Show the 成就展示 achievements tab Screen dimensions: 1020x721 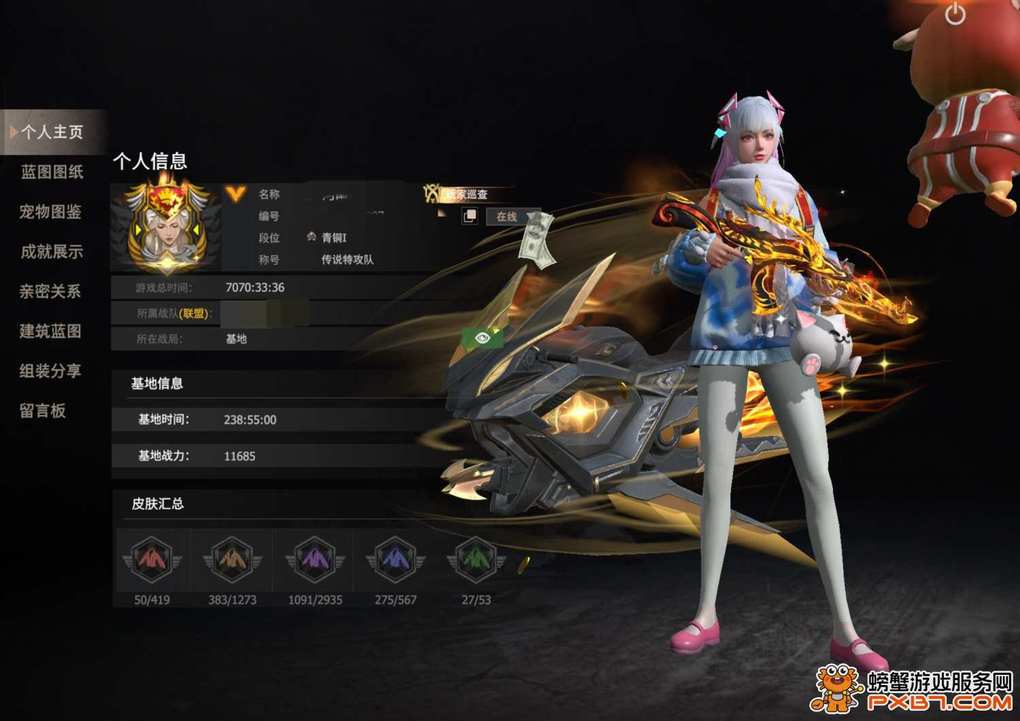point(52,252)
